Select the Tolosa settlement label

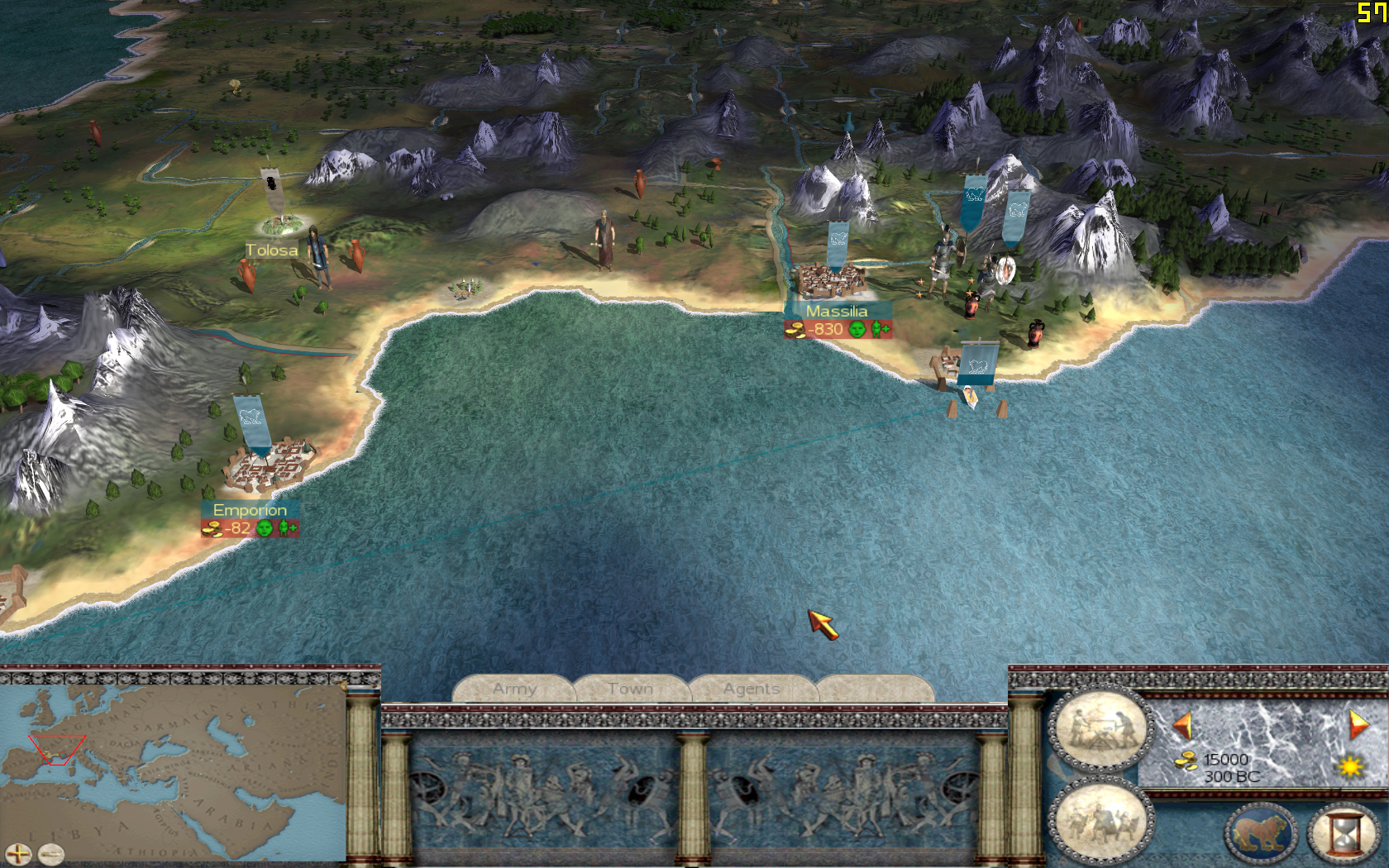[271, 250]
